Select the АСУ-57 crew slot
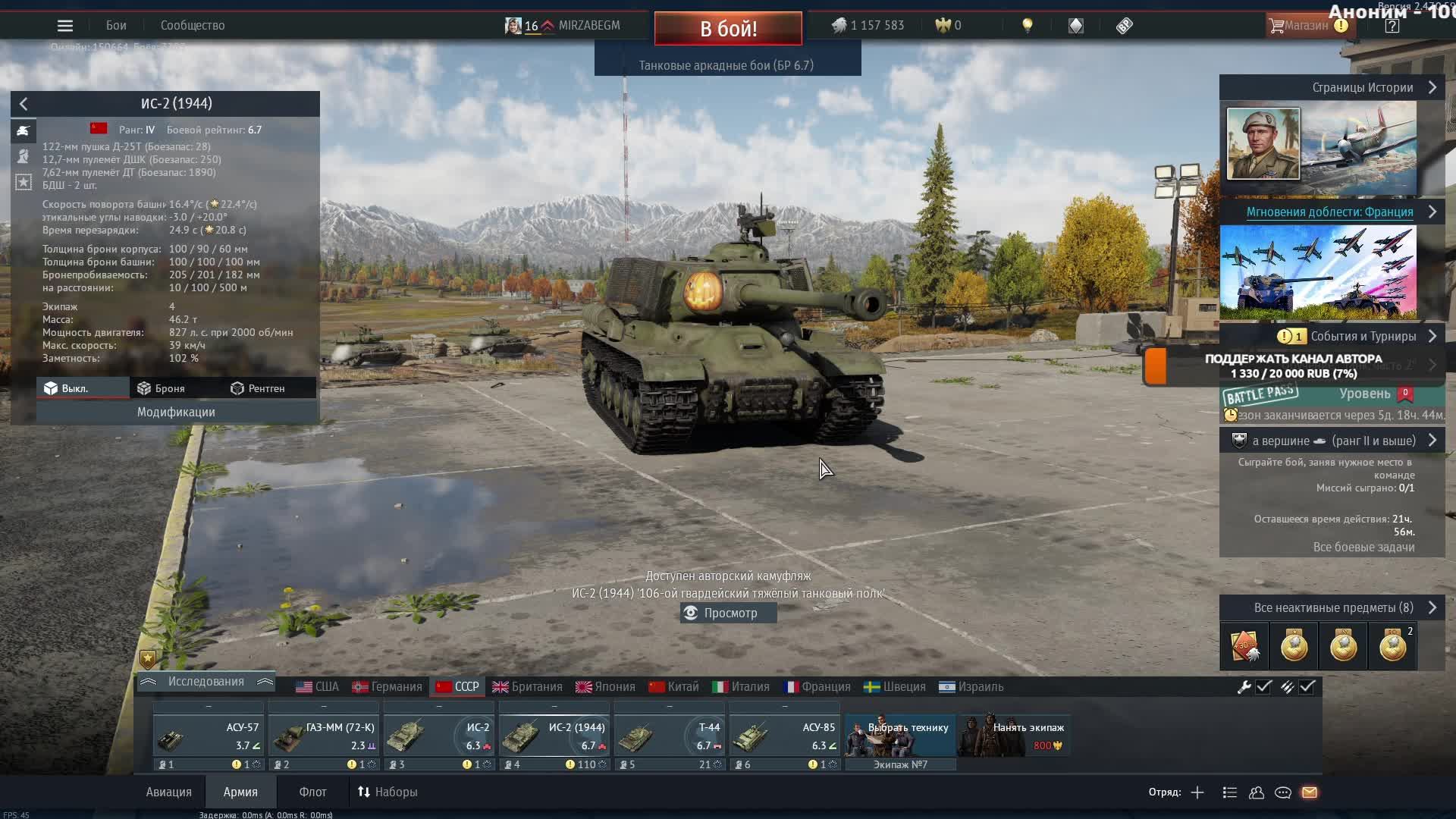The image size is (1456, 819). [208, 736]
